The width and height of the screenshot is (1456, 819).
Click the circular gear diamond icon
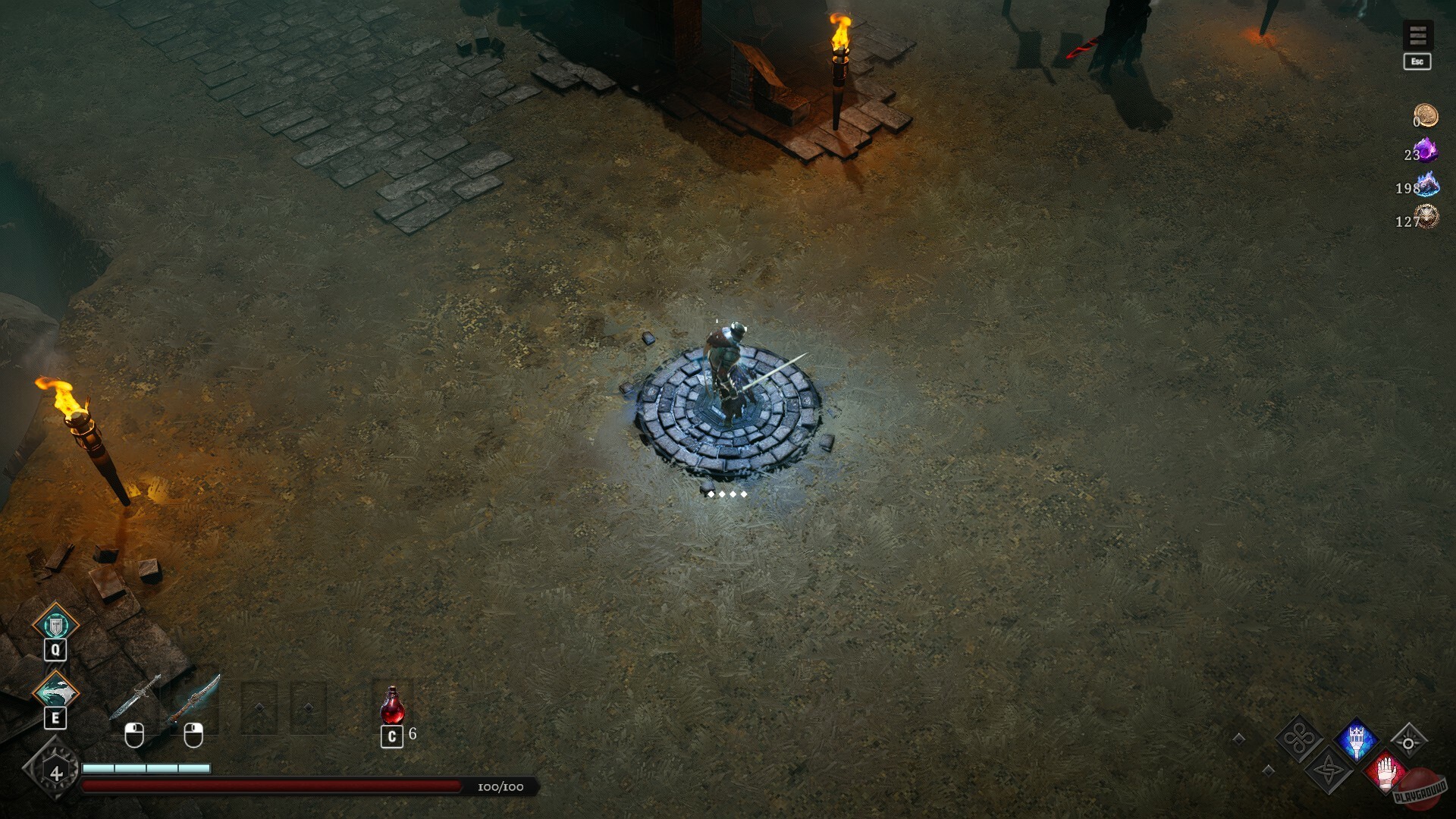coord(1409,742)
